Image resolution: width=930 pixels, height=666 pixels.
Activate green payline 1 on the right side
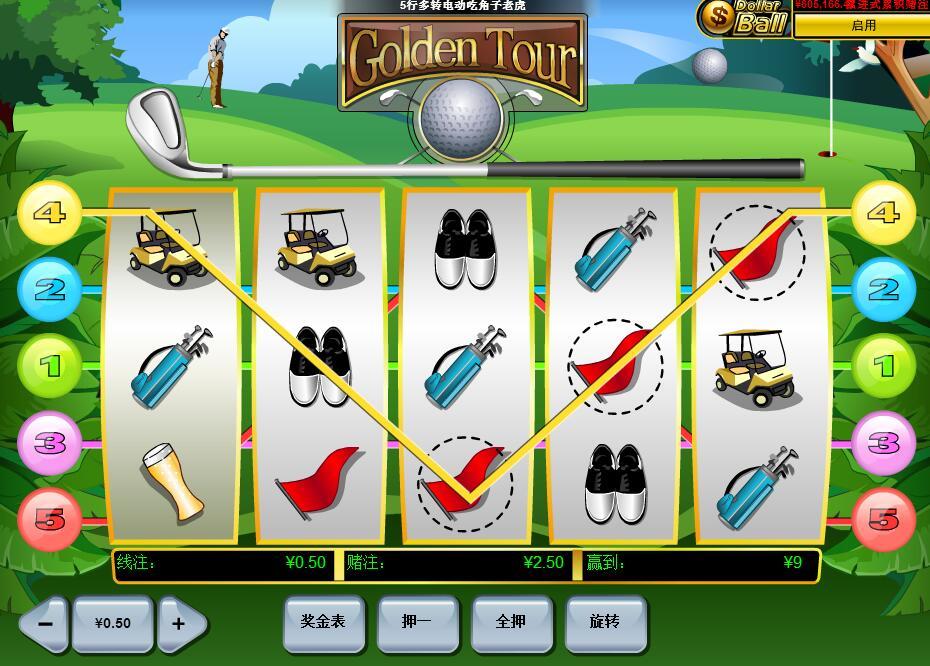click(884, 367)
